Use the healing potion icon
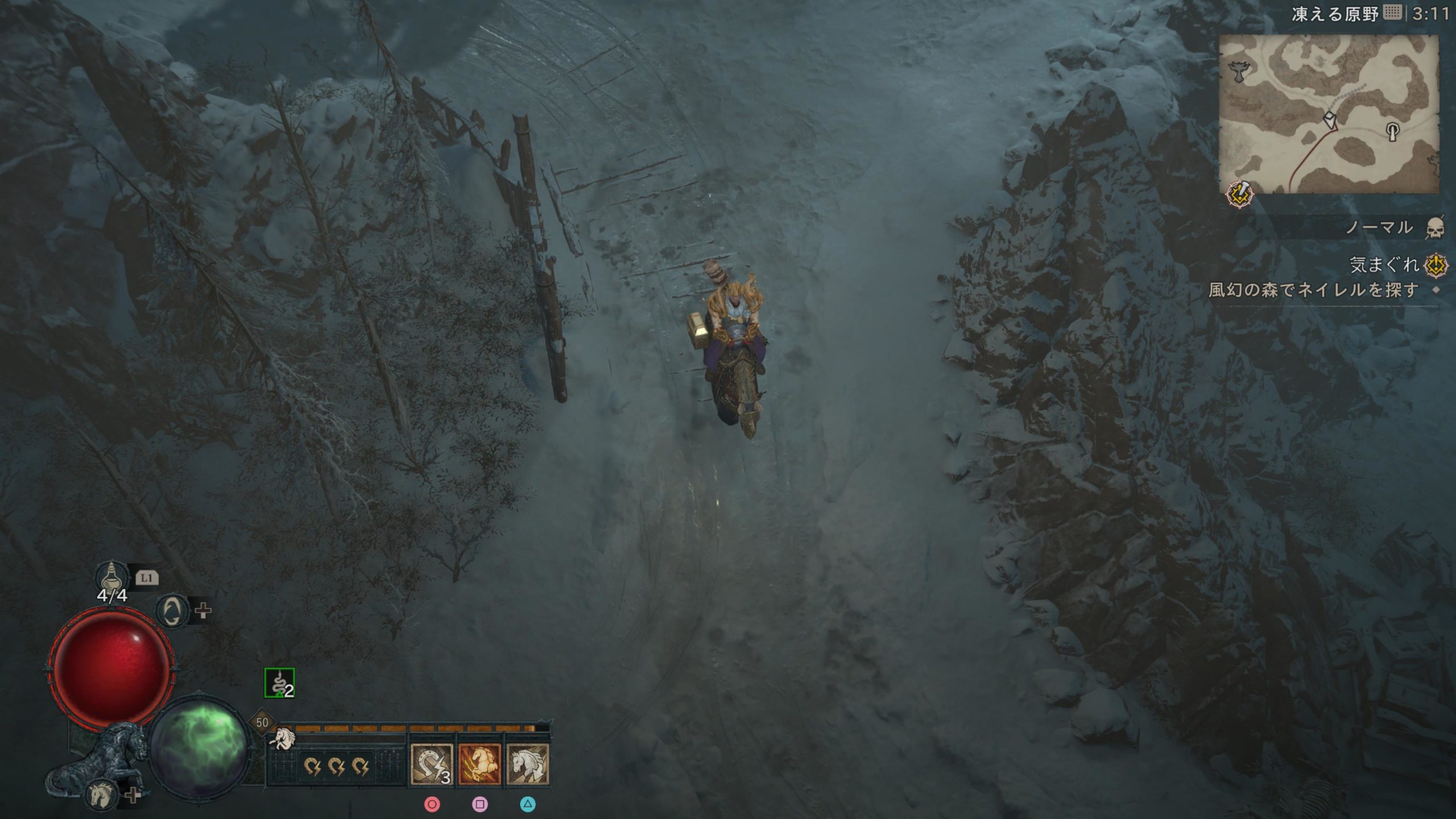The width and height of the screenshot is (1456, 819). click(x=112, y=577)
